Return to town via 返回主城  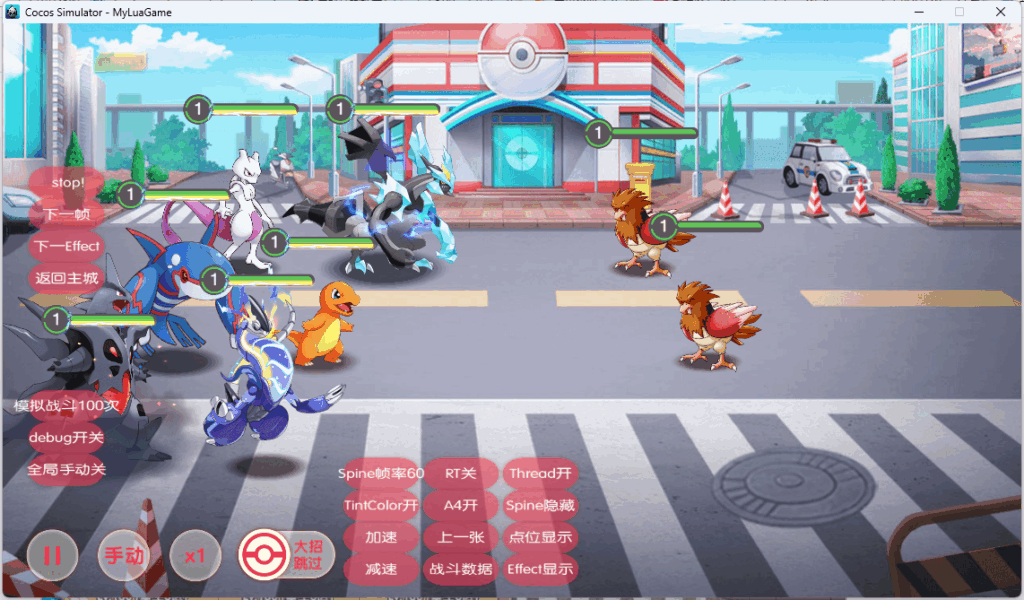click(67, 278)
